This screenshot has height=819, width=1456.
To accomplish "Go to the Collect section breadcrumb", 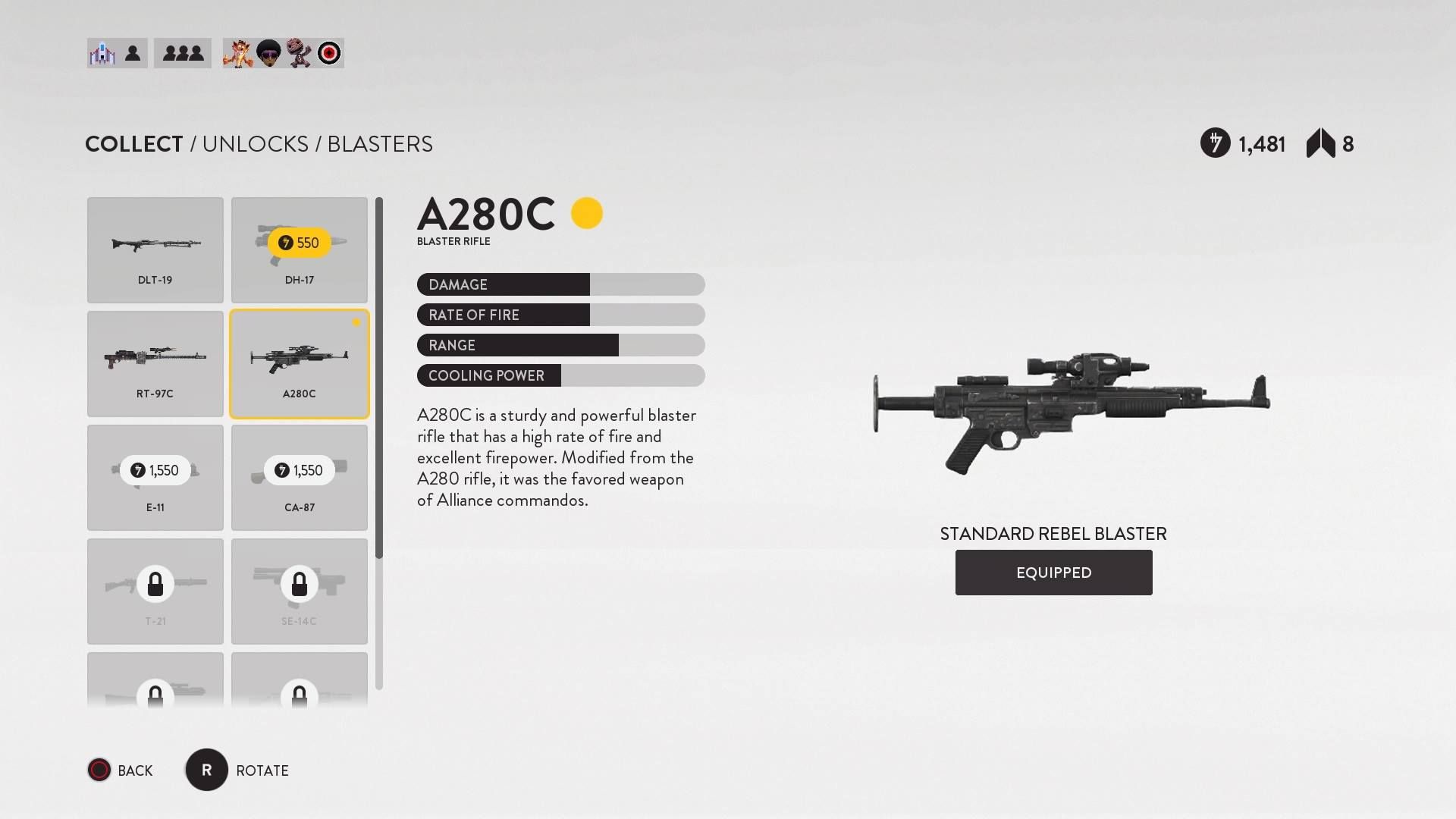I will 134,144.
